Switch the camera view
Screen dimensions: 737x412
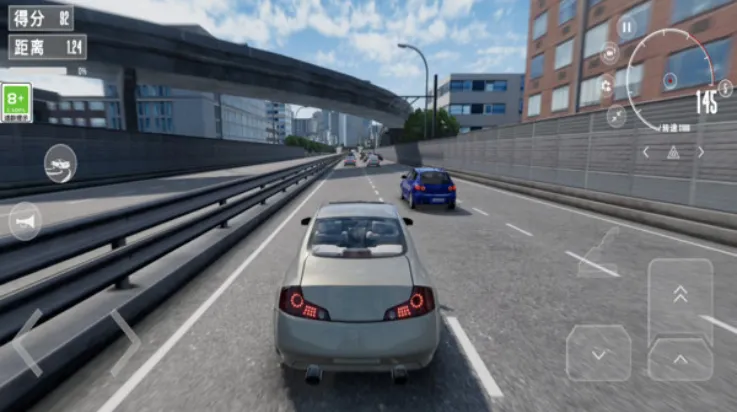[610, 54]
